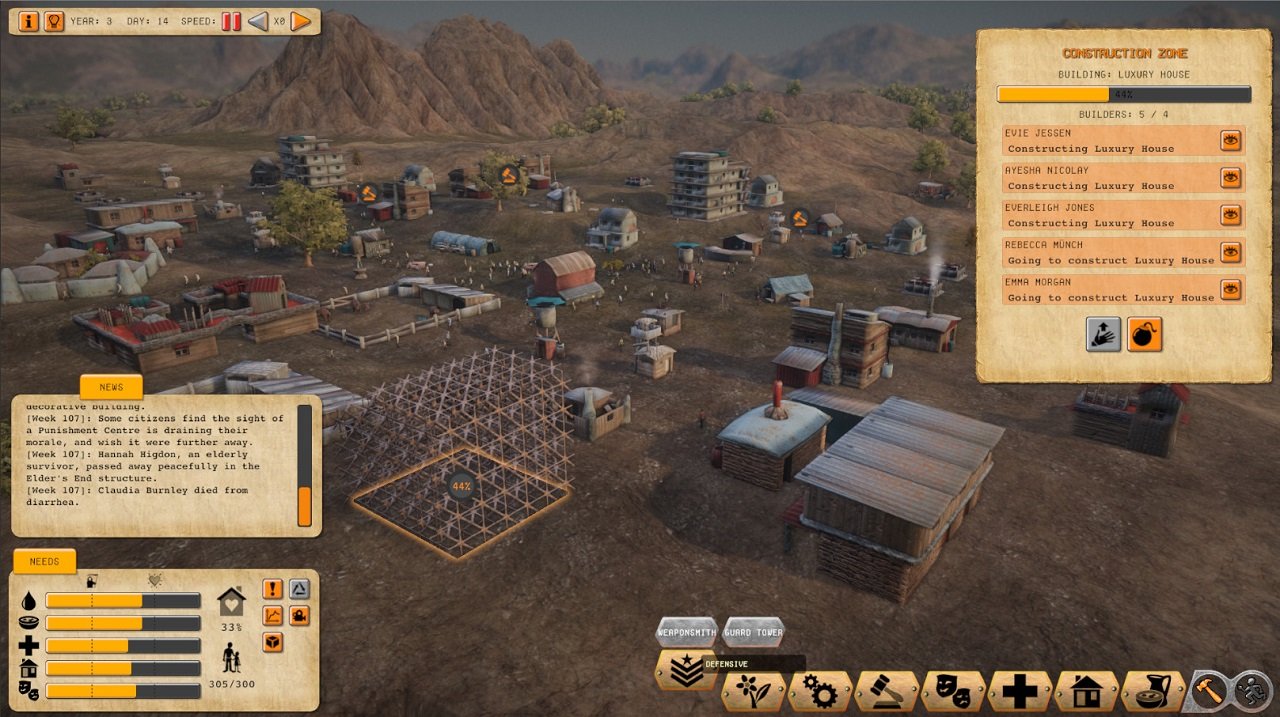This screenshot has height=717, width=1280.
Task: Open the info button in the top bar
Action: [28, 21]
